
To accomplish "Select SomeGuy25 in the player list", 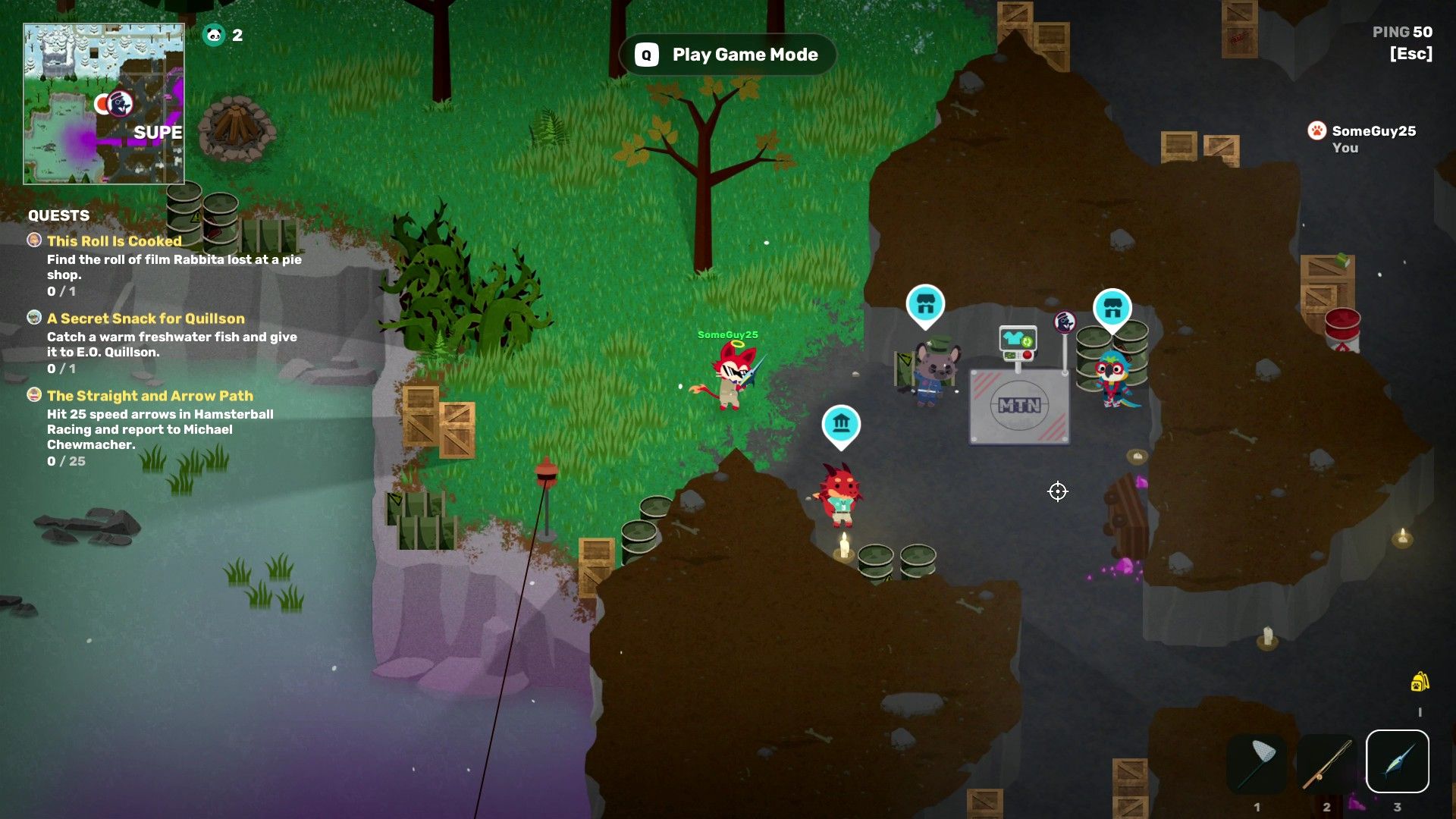I will click(1373, 131).
